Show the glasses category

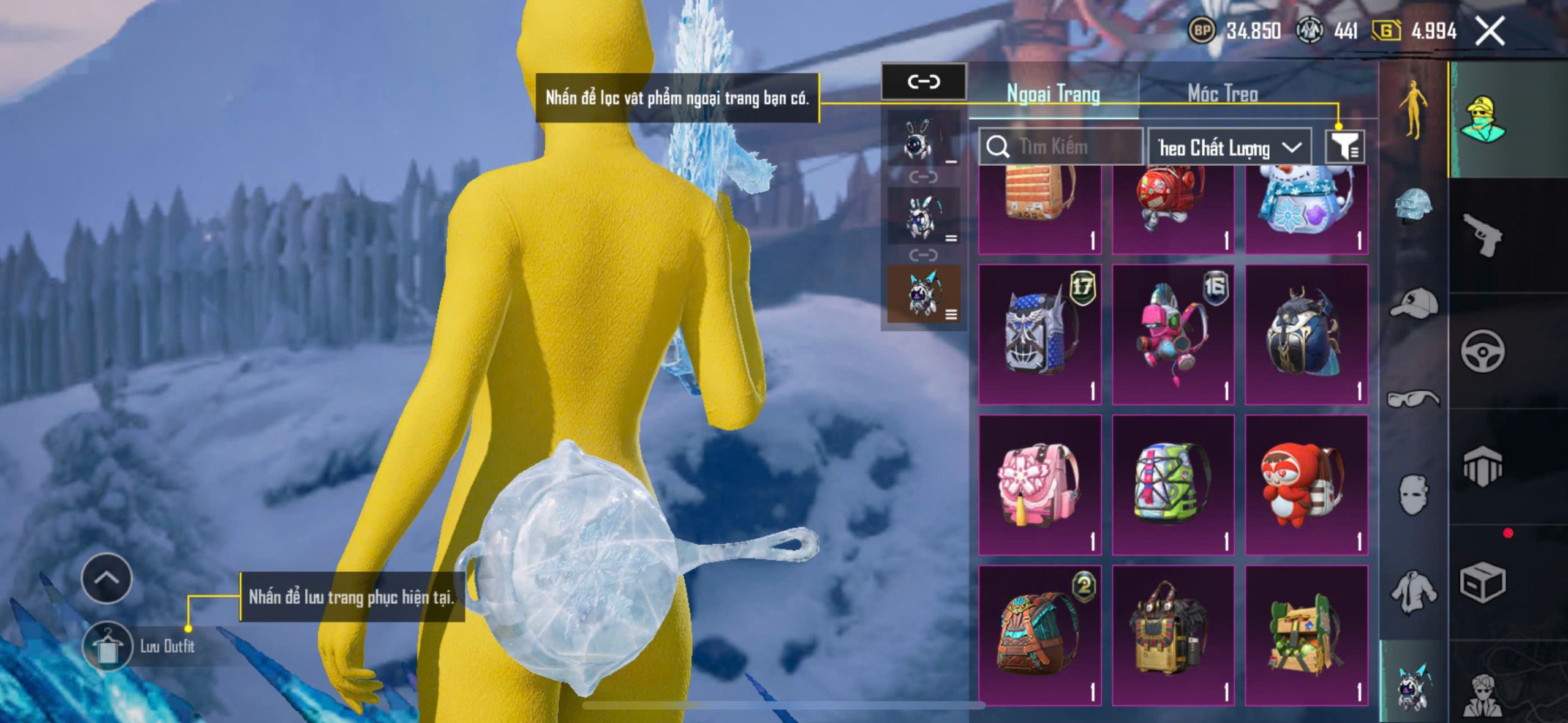[x=1414, y=399]
